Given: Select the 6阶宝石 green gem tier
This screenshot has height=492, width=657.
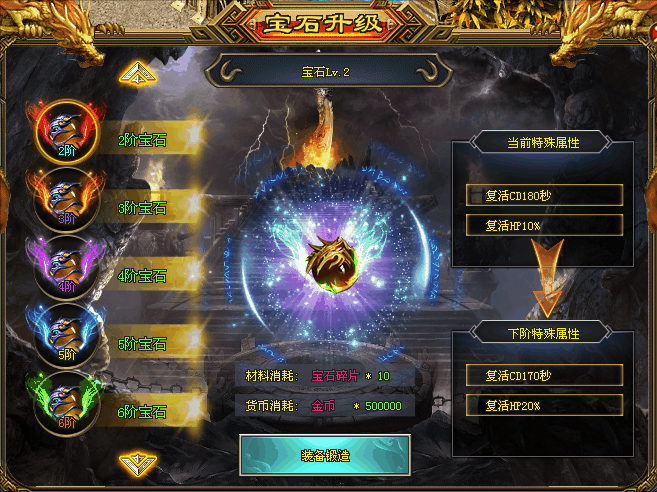Looking at the screenshot, I should pyautogui.click(x=68, y=406).
